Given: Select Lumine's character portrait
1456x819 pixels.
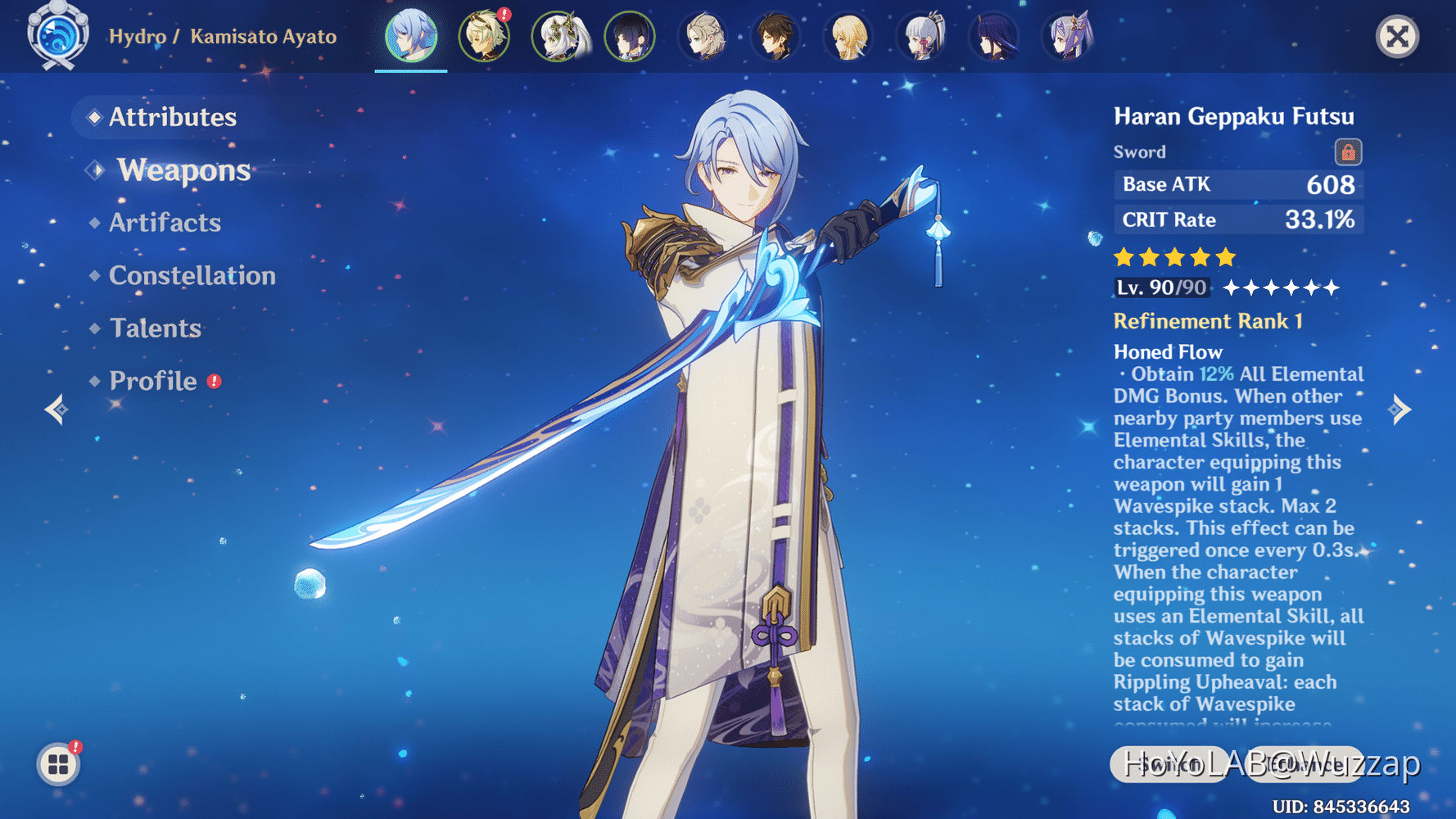Looking at the screenshot, I should tap(849, 37).
